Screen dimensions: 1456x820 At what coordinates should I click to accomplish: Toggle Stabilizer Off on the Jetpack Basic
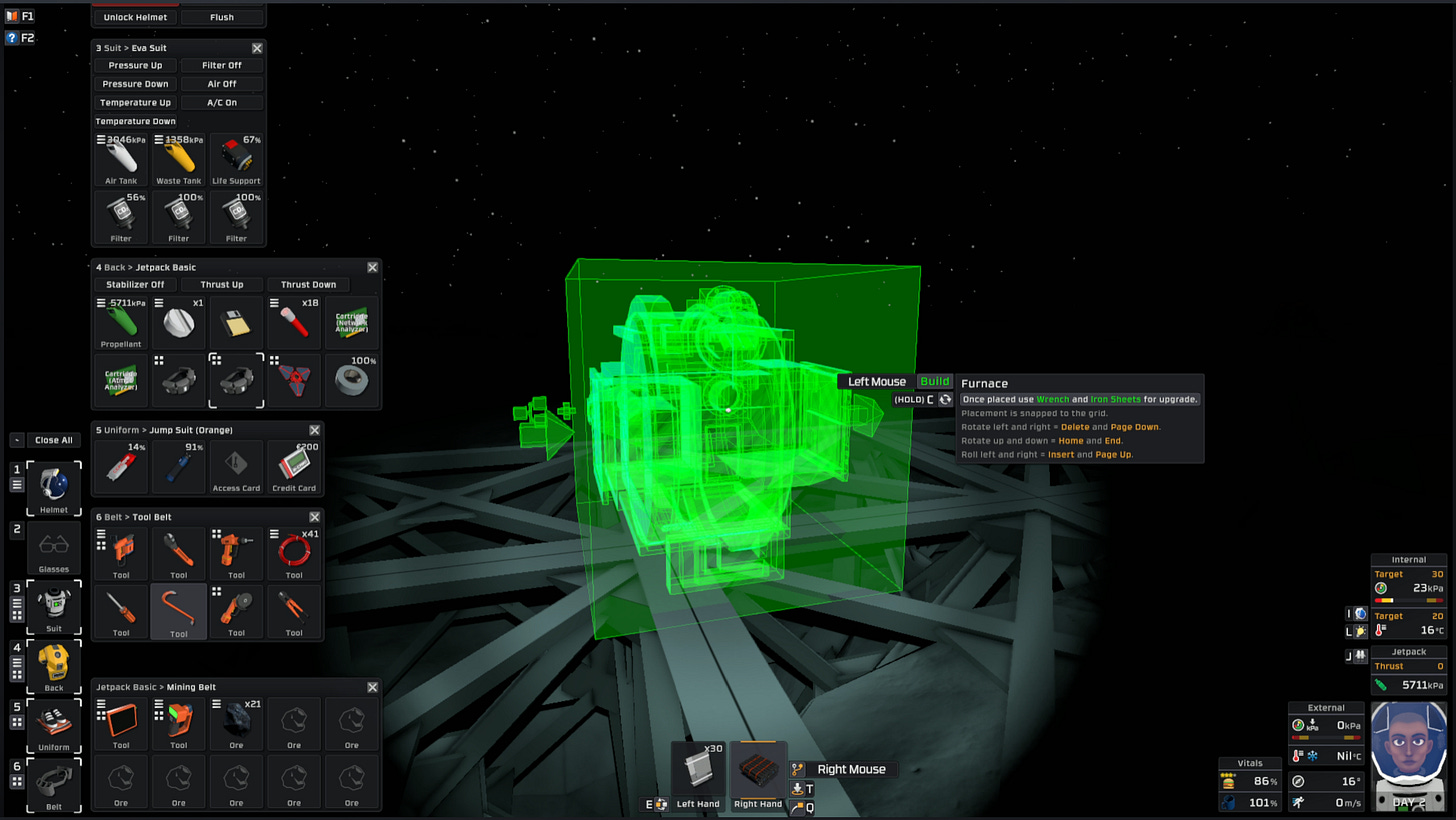pyautogui.click(x=135, y=284)
